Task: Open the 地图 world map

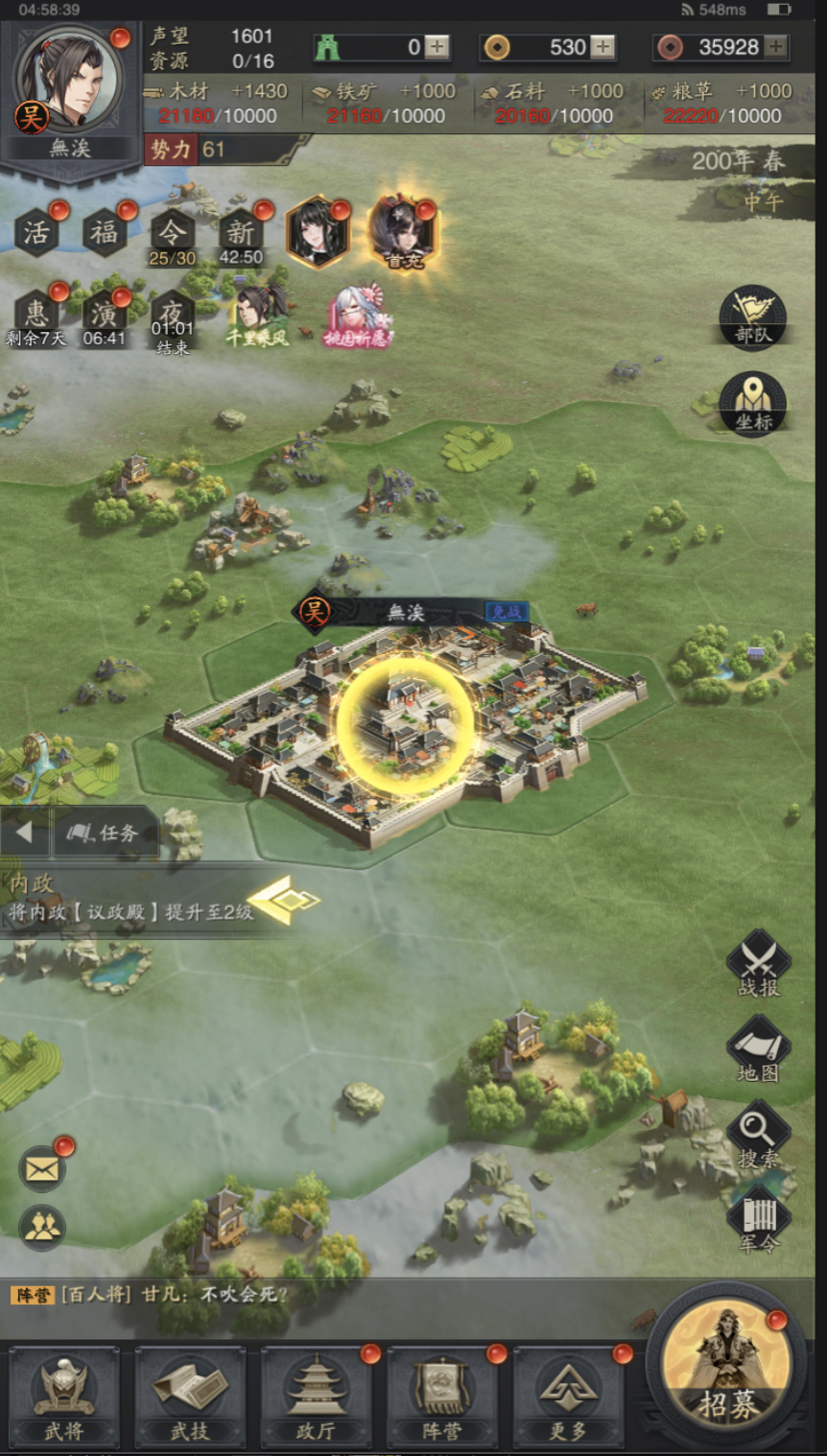Action: point(758,1051)
